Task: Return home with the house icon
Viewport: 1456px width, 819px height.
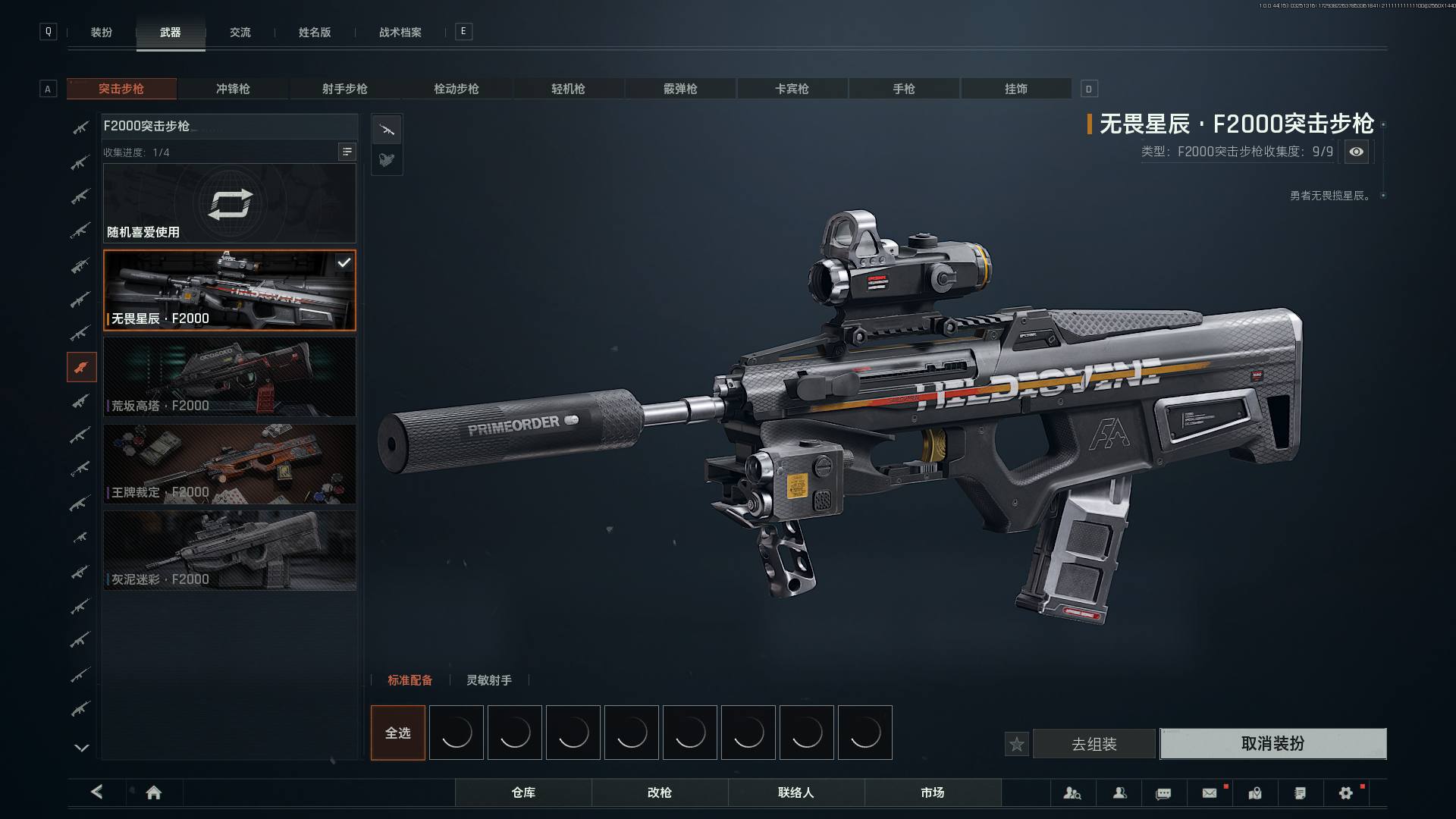Action: pyautogui.click(x=154, y=792)
